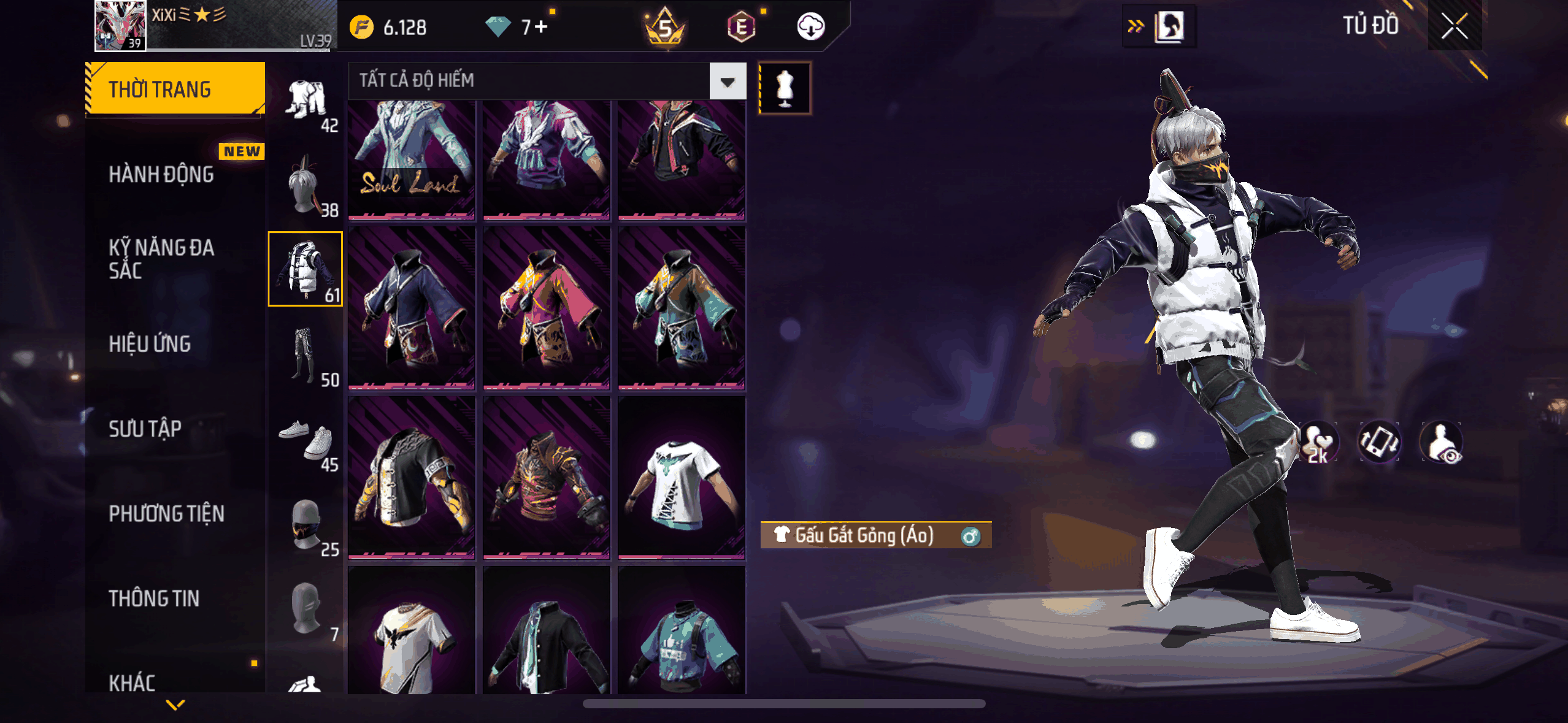Close the wardrobe screen
This screenshot has height=723, width=1568.
point(1454,26)
